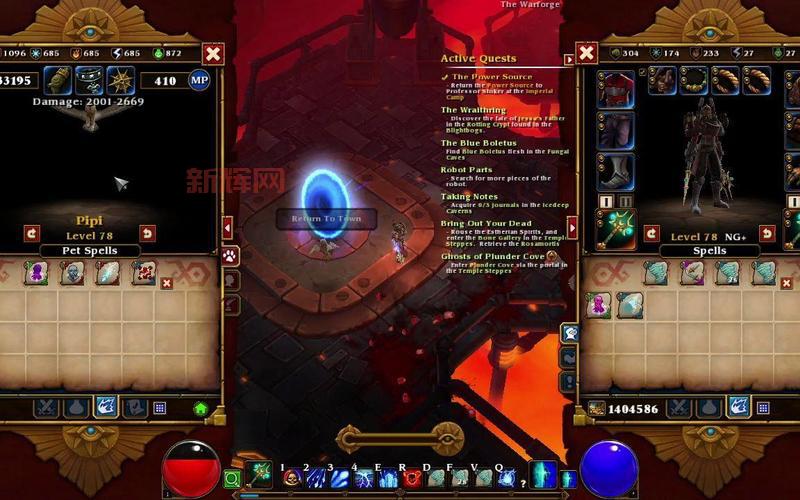The width and height of the screenshot is (800, 500).
Task: Close the pet panel with the X
Action: [x=212, y=54]
